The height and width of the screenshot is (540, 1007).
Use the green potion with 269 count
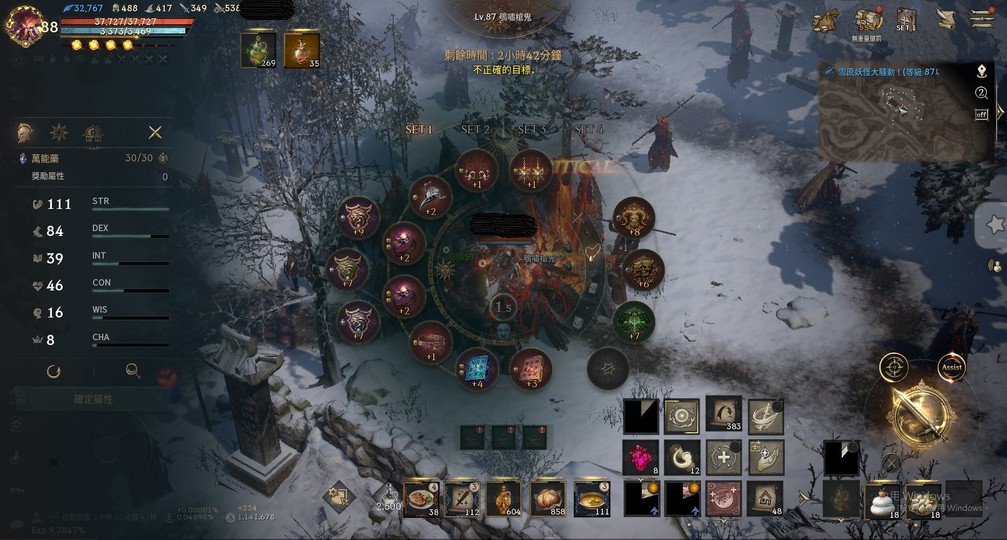[258, 49]
